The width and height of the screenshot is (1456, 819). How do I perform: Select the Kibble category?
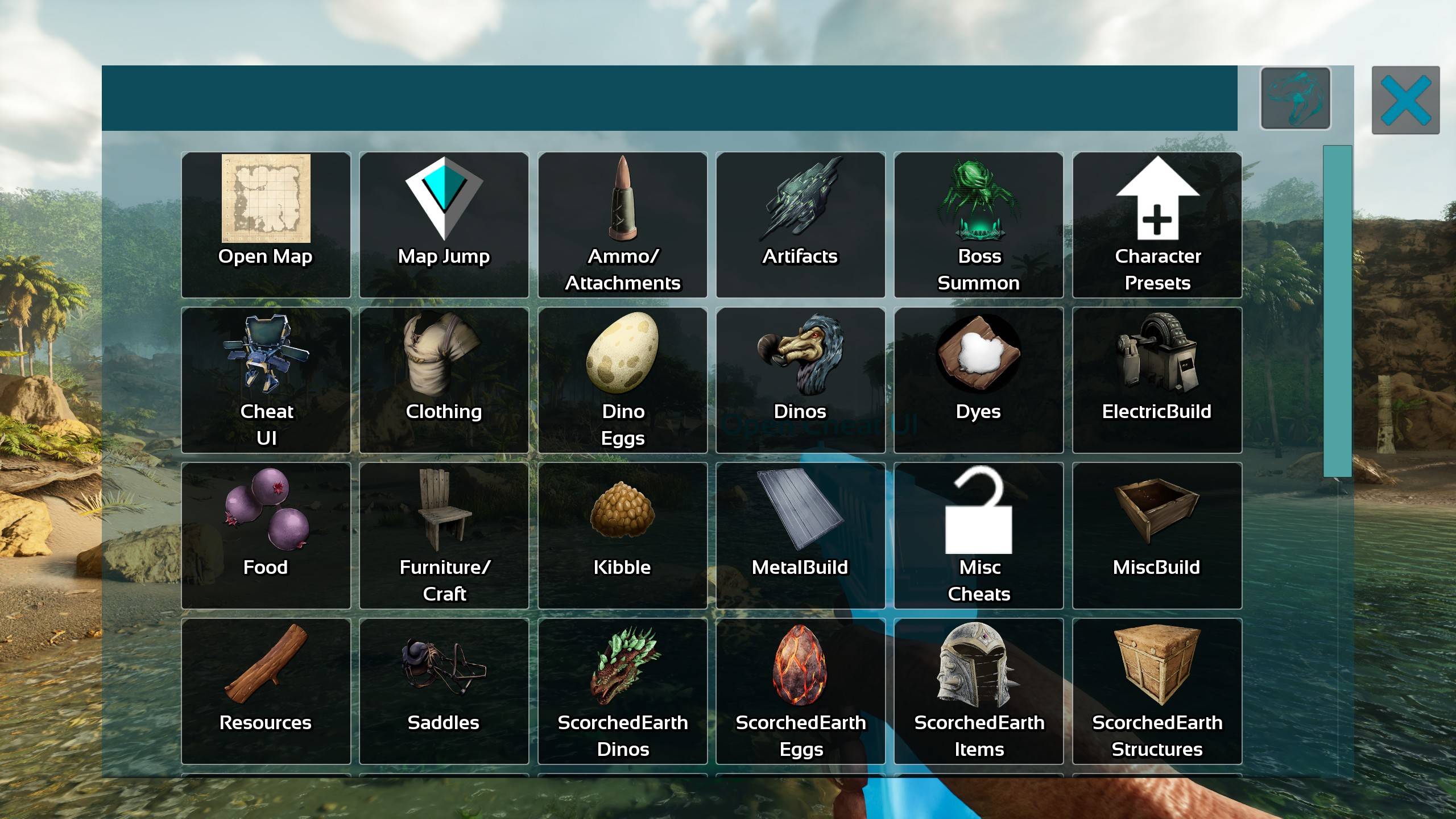coord(623,535)
